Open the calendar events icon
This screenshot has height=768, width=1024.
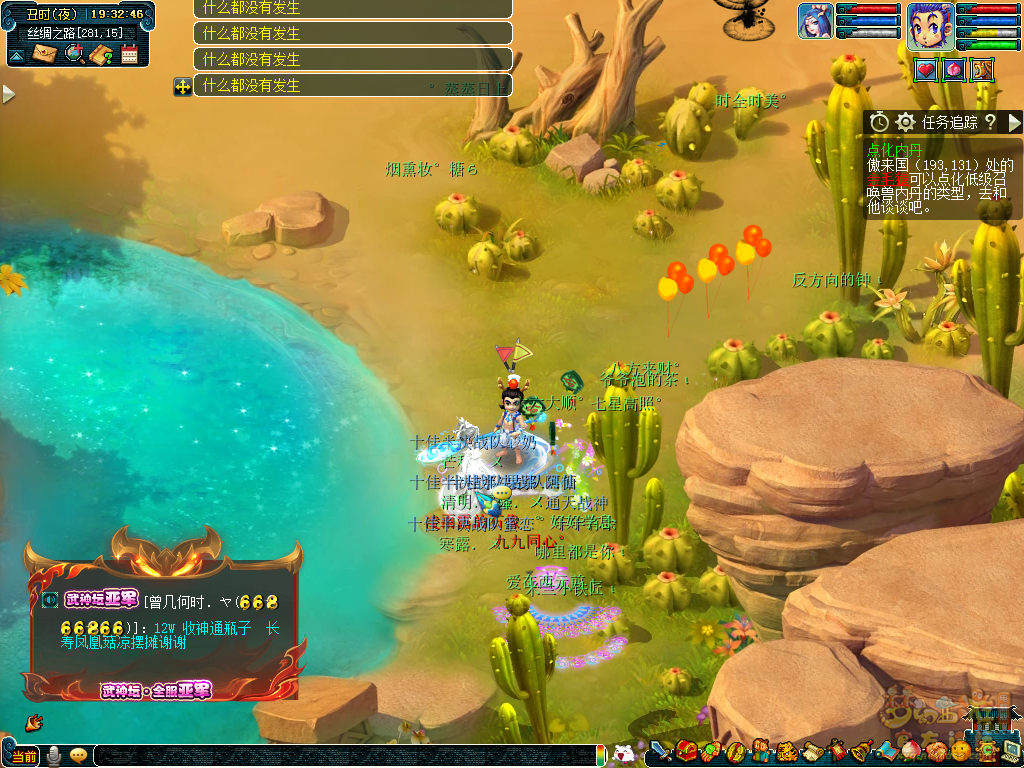point(129,54)
